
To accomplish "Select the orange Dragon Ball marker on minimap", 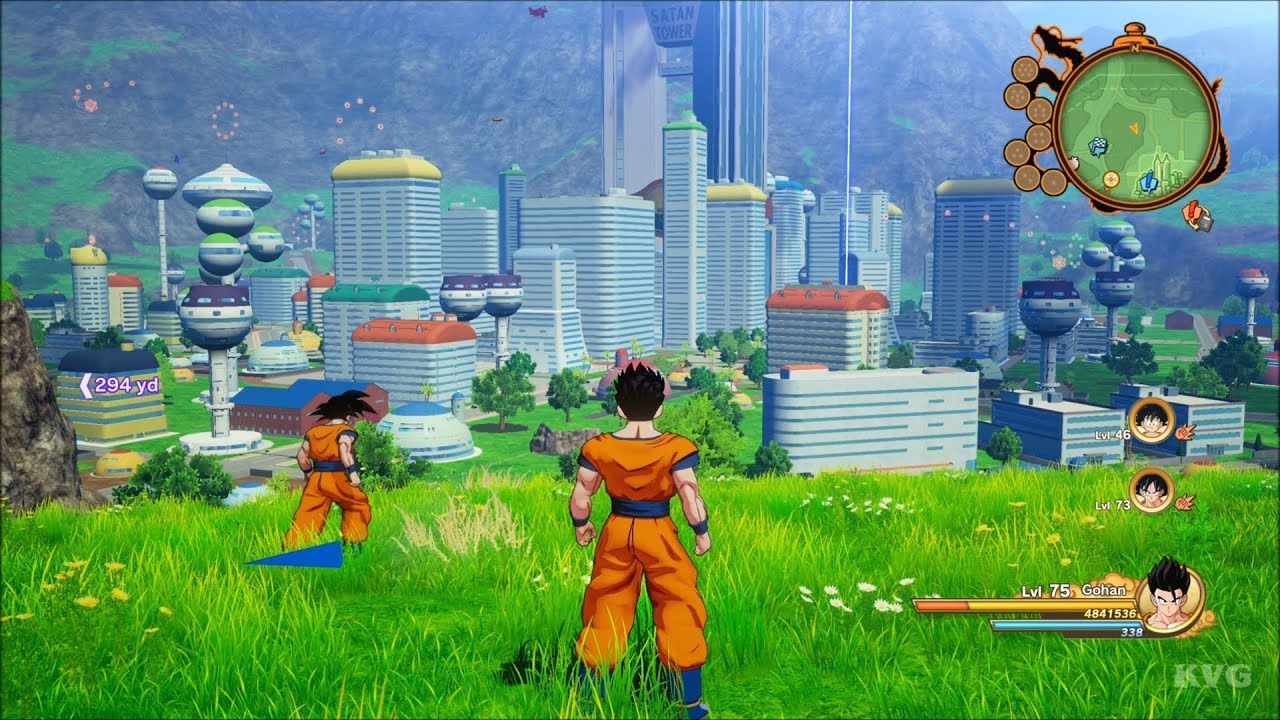I will 1110,179.
